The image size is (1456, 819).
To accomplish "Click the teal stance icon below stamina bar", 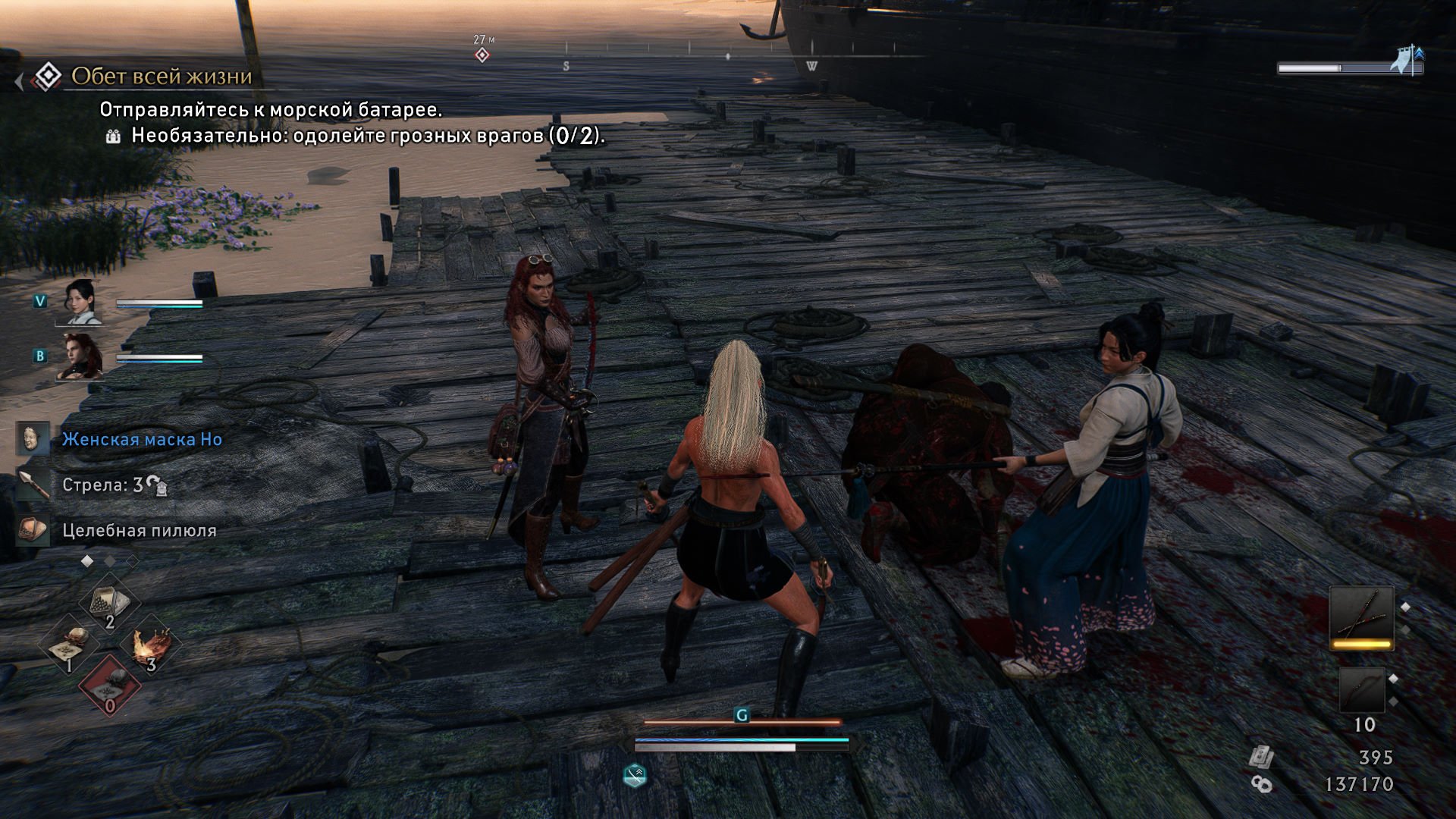I will pyautogui.click(x=635, y=775).
